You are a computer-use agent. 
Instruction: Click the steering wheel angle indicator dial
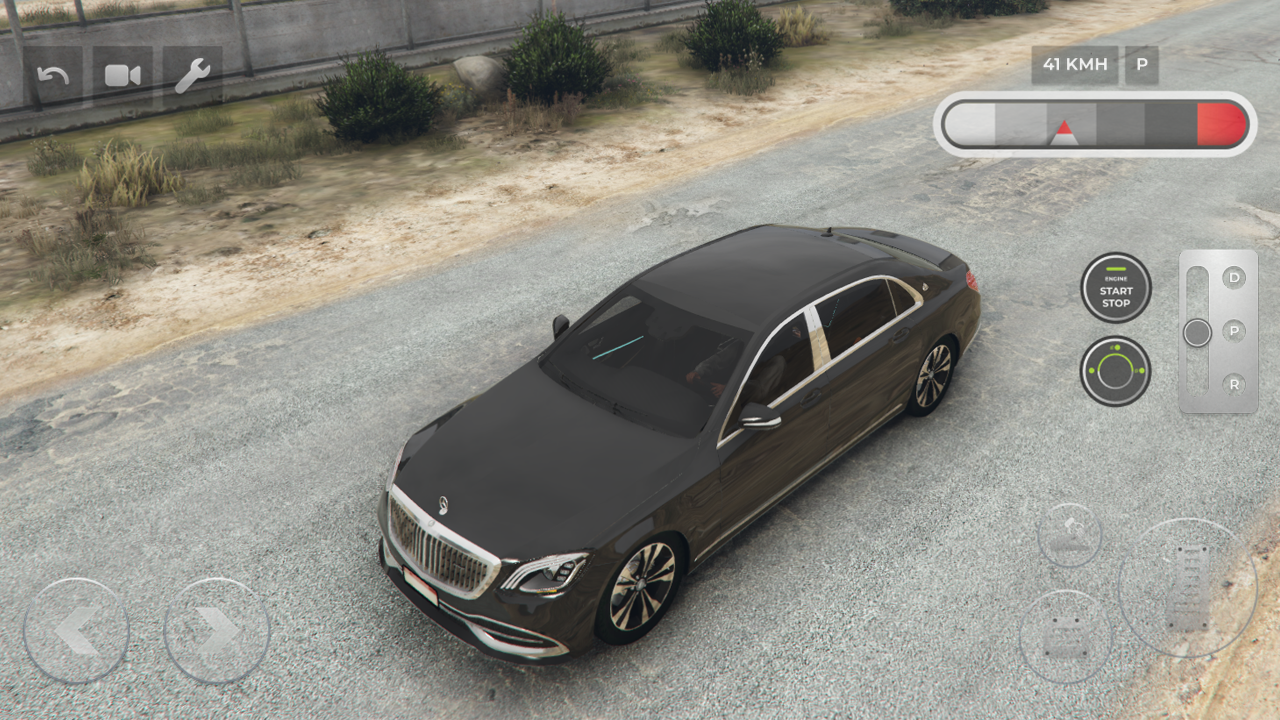tap(1116, 372)
